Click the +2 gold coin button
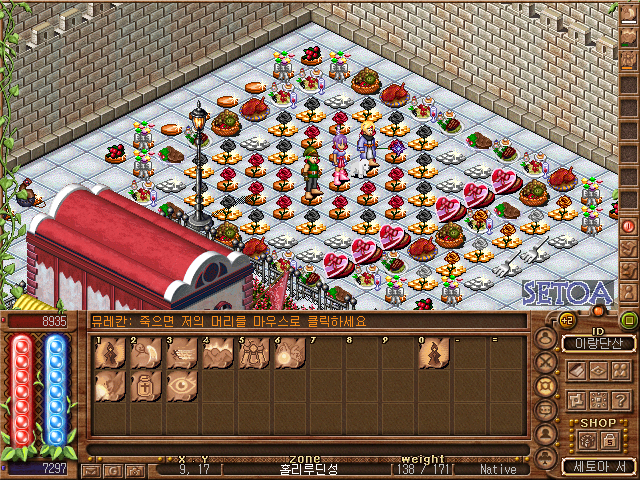Screen dimensions: 640x480 565,321
